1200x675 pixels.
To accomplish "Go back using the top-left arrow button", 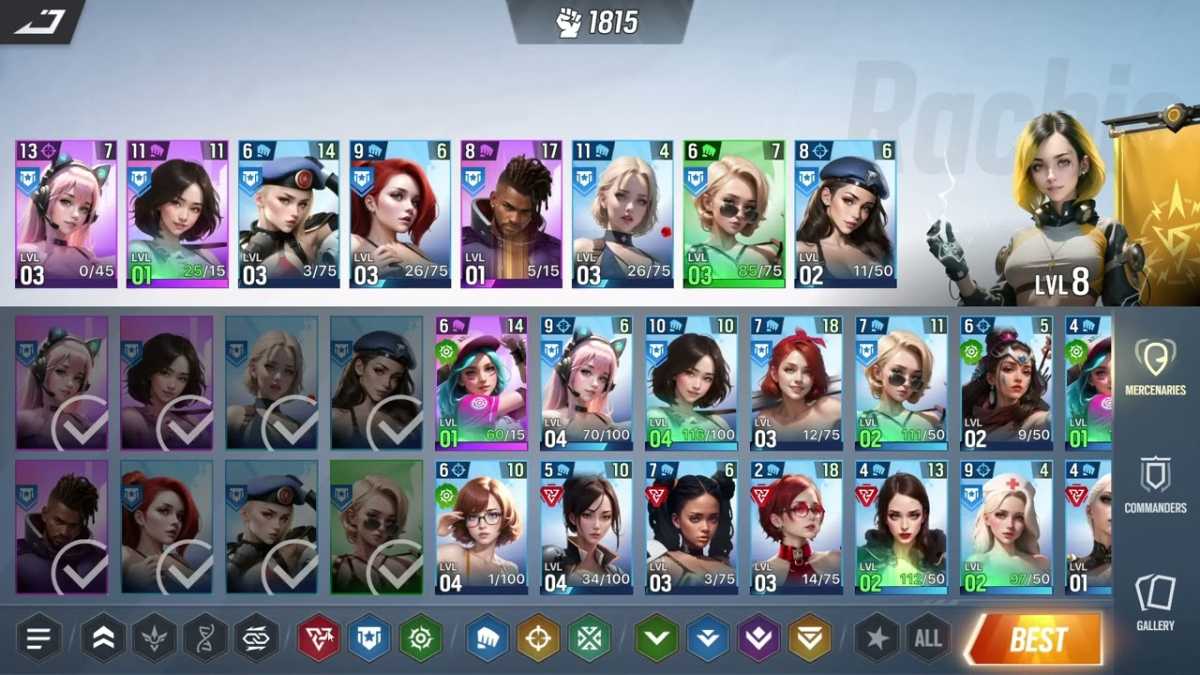I will 38,20.
